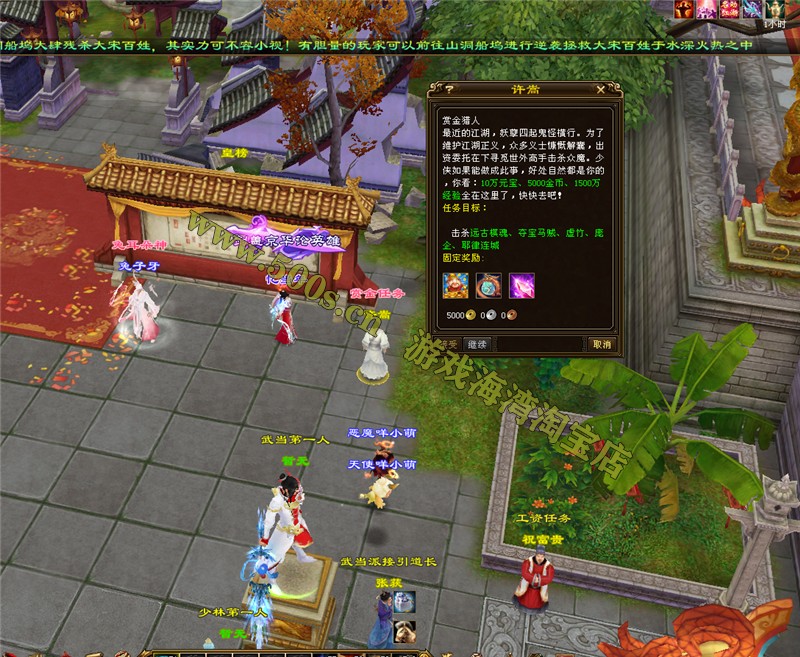Cancel the bounty hunter quest with 取消
800x657 pixels.
(601, 344)
